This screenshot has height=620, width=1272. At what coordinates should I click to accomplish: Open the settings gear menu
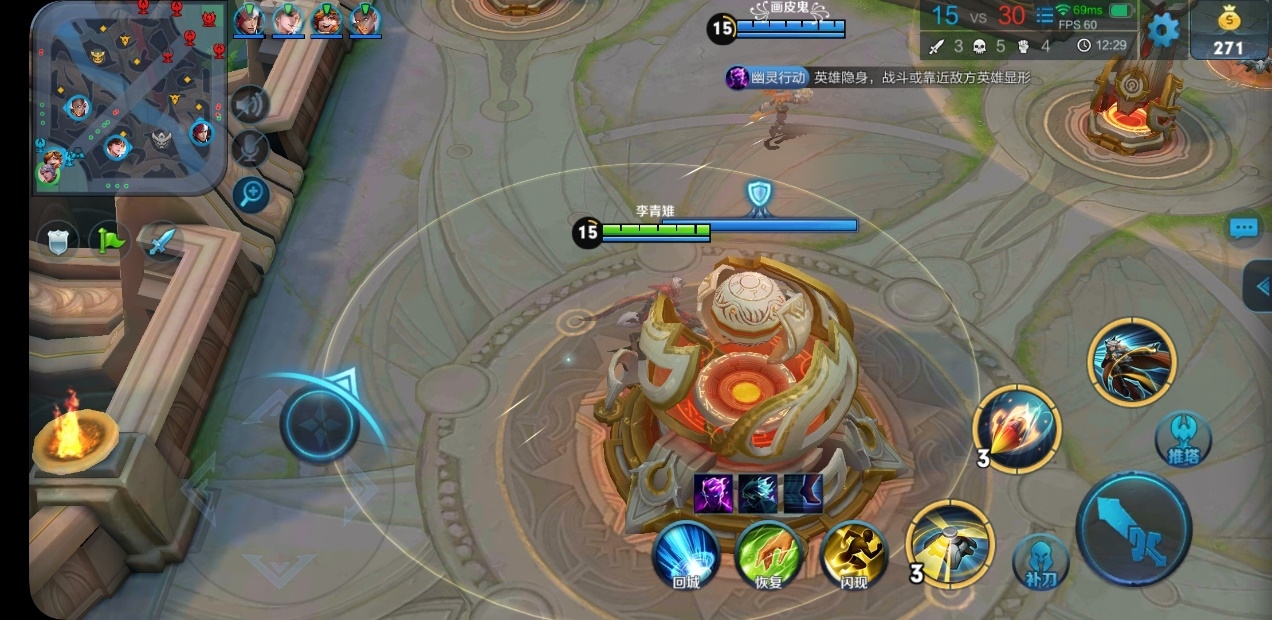(x=1161, y=29)
